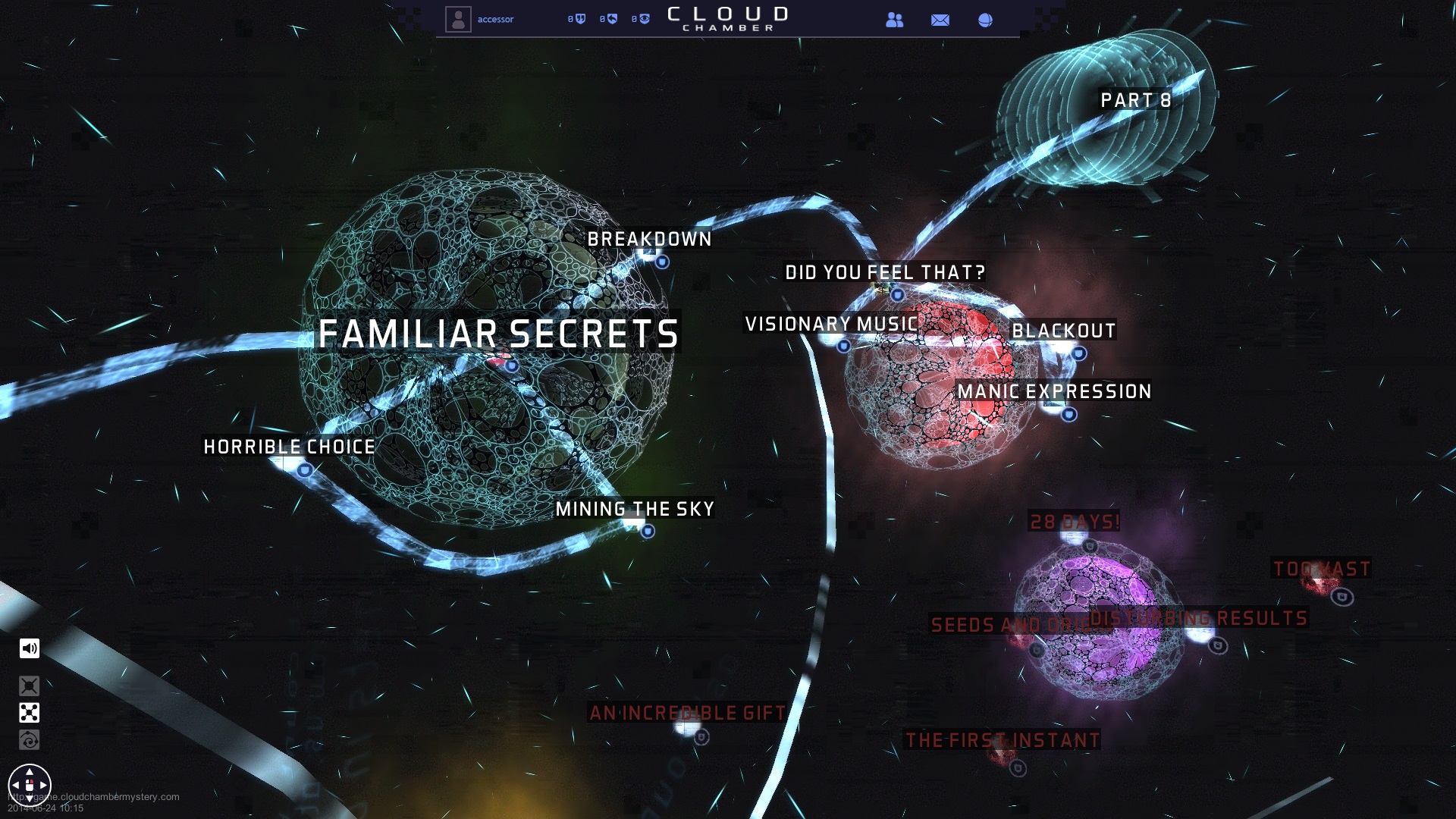Open the Blackout node
The width and height of the screenshot is (1456, 819).
1063,331
